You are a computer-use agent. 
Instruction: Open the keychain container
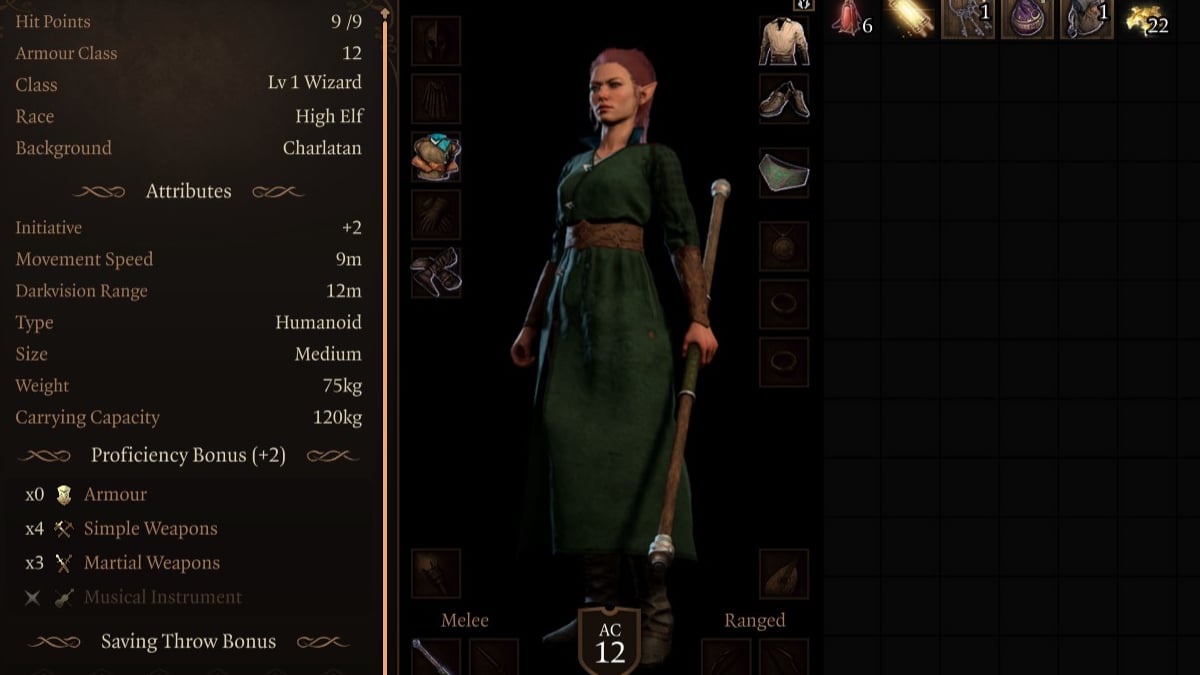(x=968, y=19)
